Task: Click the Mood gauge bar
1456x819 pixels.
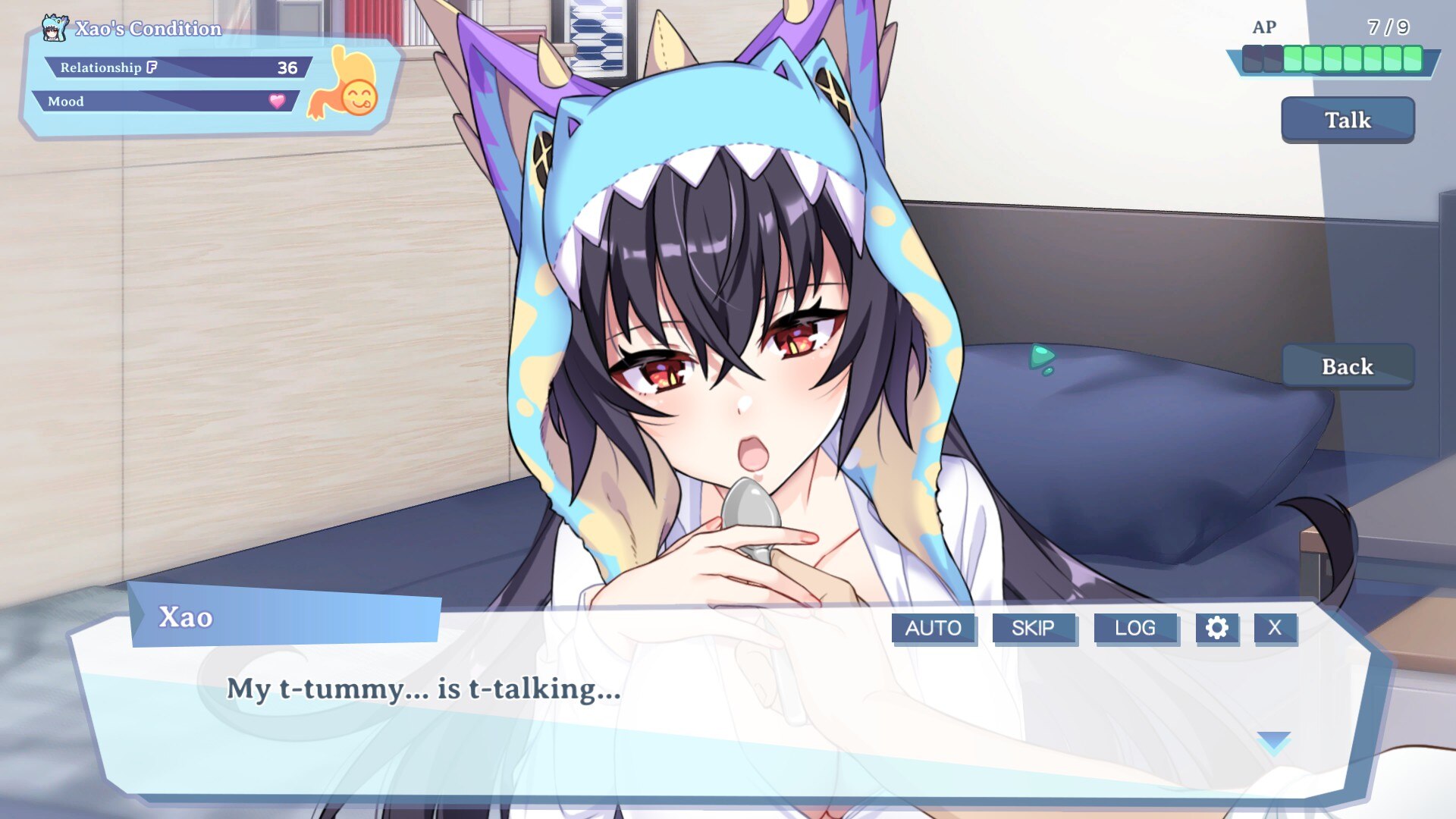Action: (167, 101)
